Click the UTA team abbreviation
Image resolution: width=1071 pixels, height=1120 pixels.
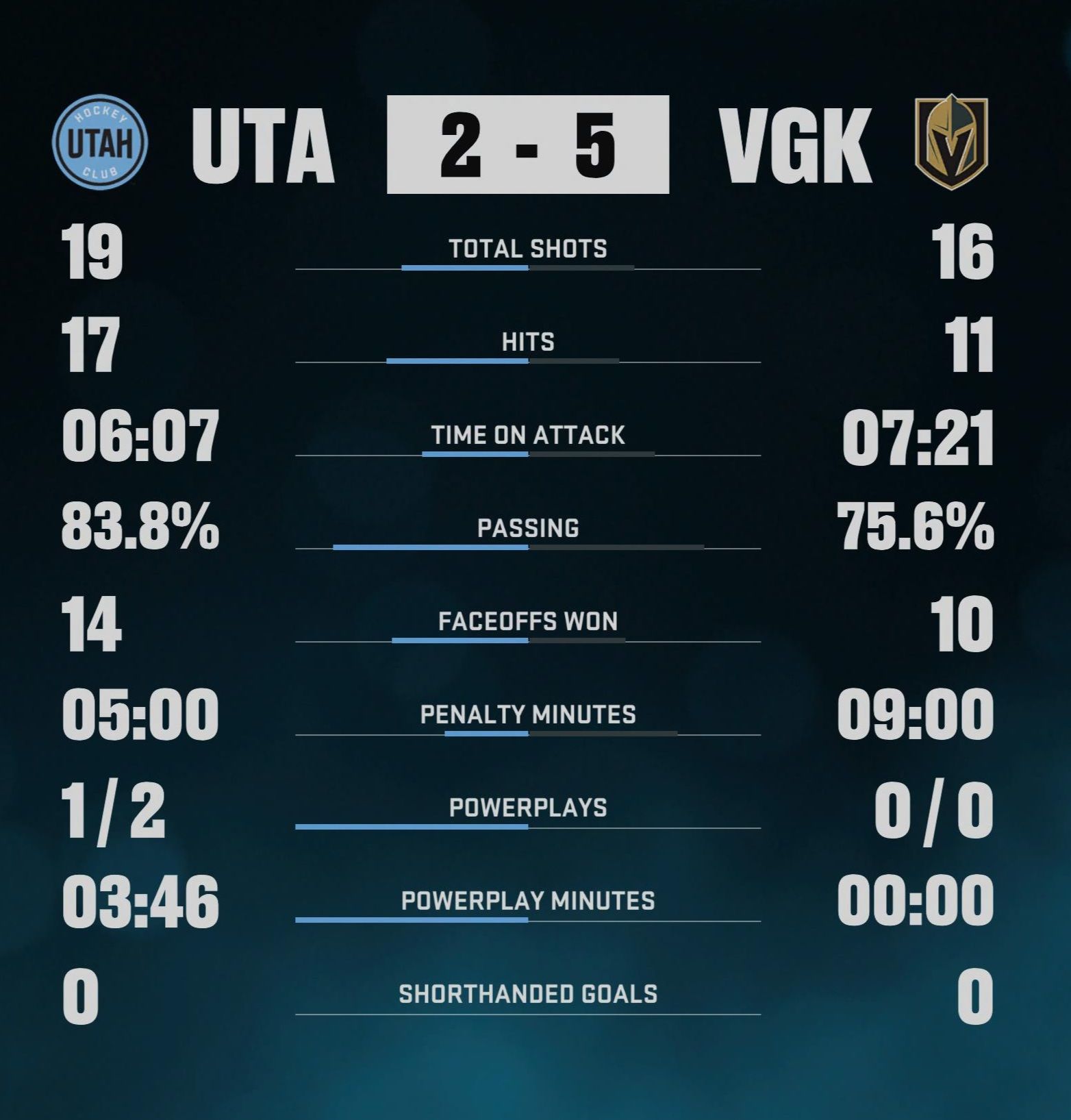pos(264,145)
